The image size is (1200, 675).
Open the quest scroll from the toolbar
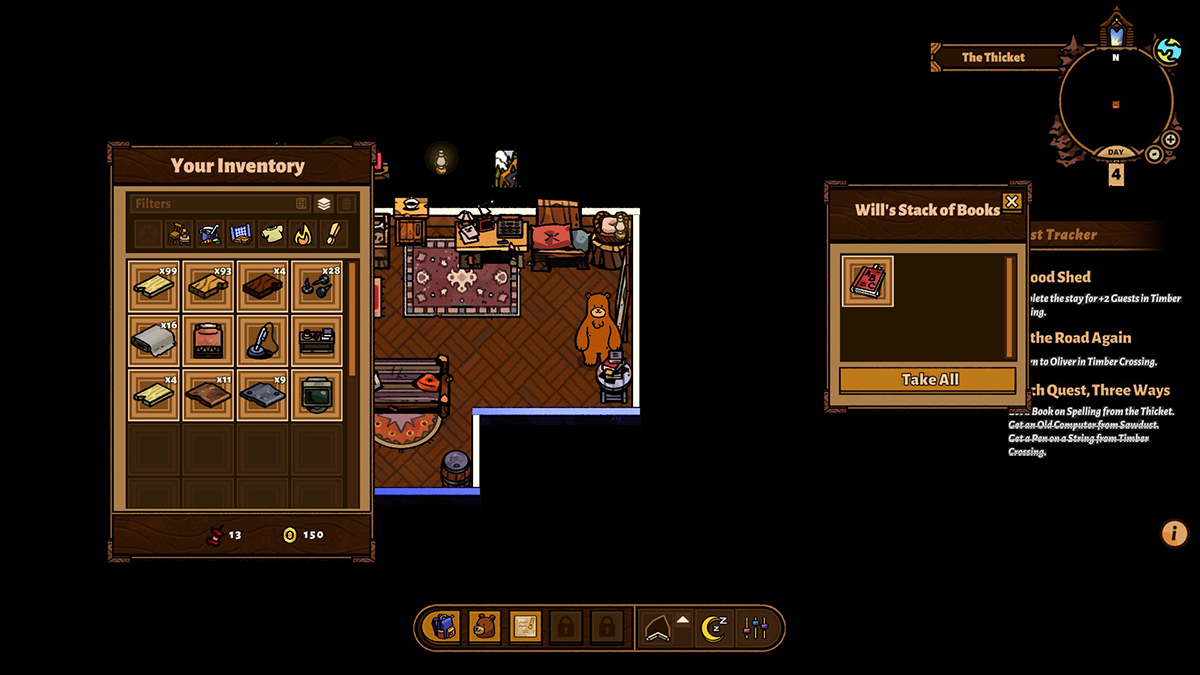click(526, 628)
